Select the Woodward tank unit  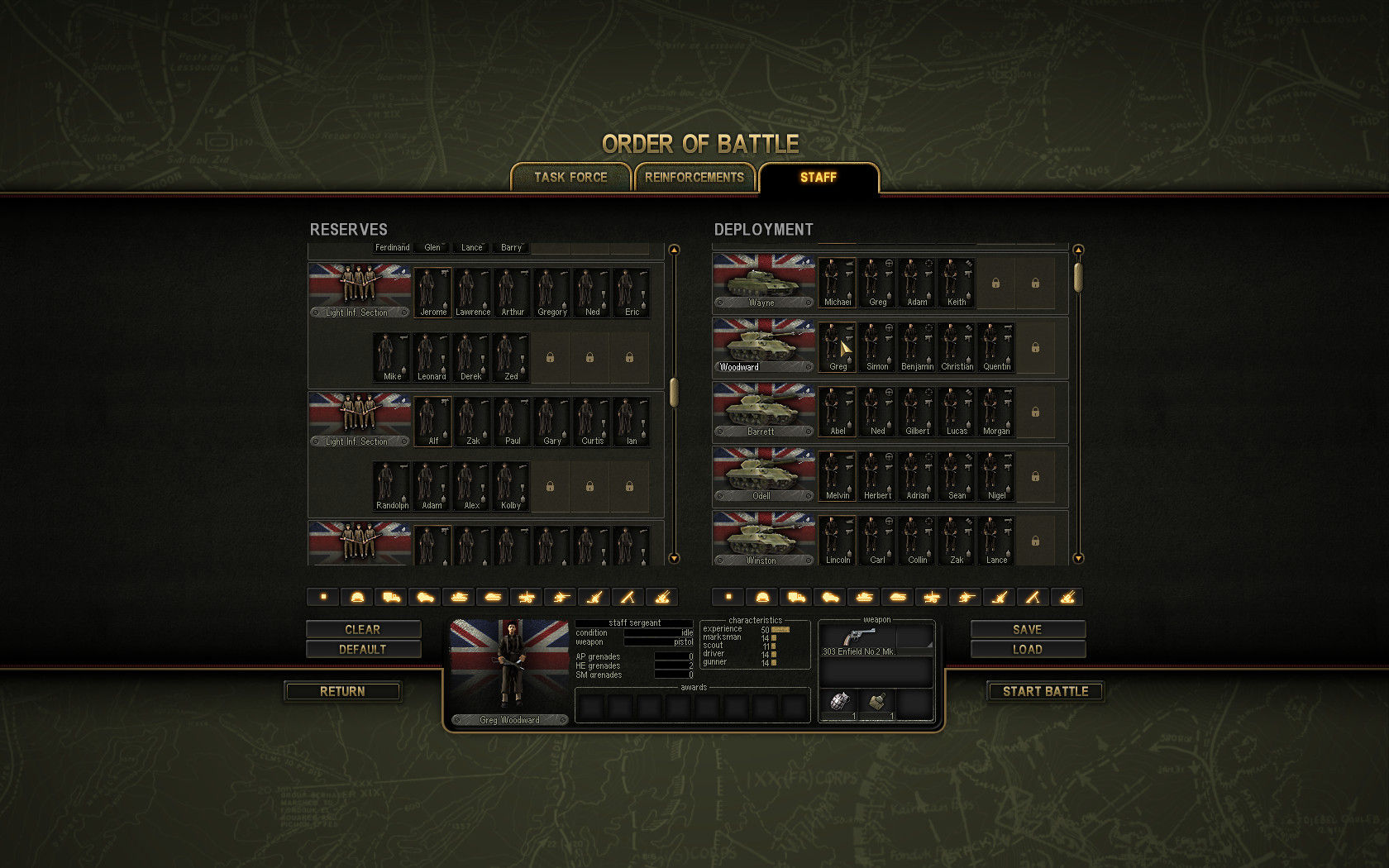pos(763,346)
